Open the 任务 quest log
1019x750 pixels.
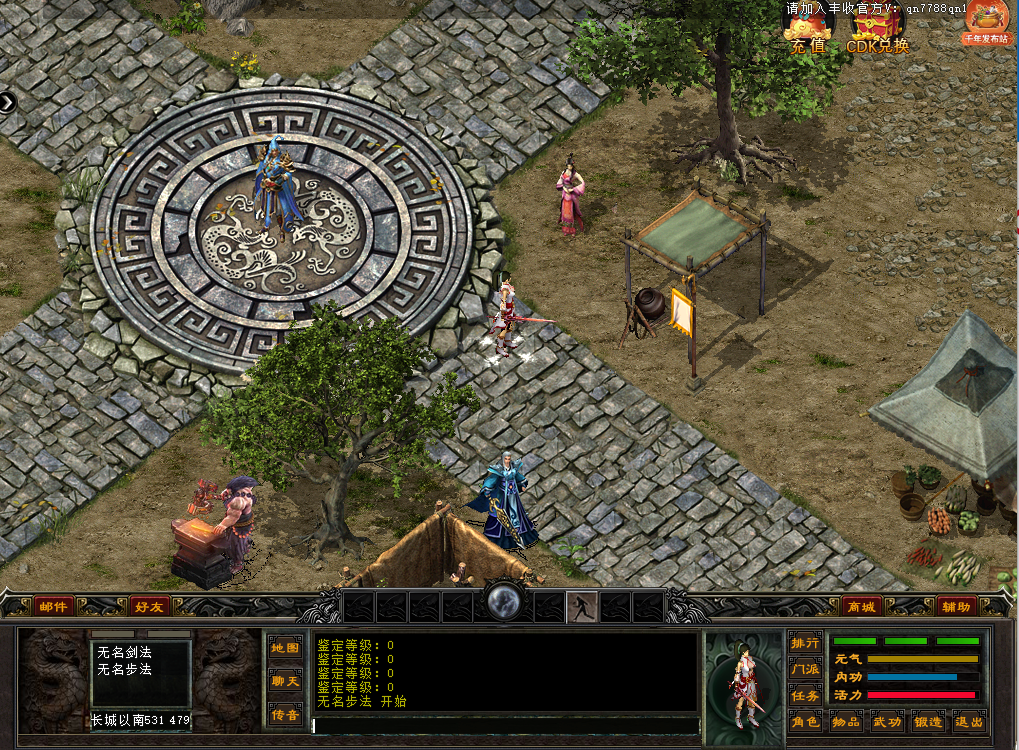[805, 695]
